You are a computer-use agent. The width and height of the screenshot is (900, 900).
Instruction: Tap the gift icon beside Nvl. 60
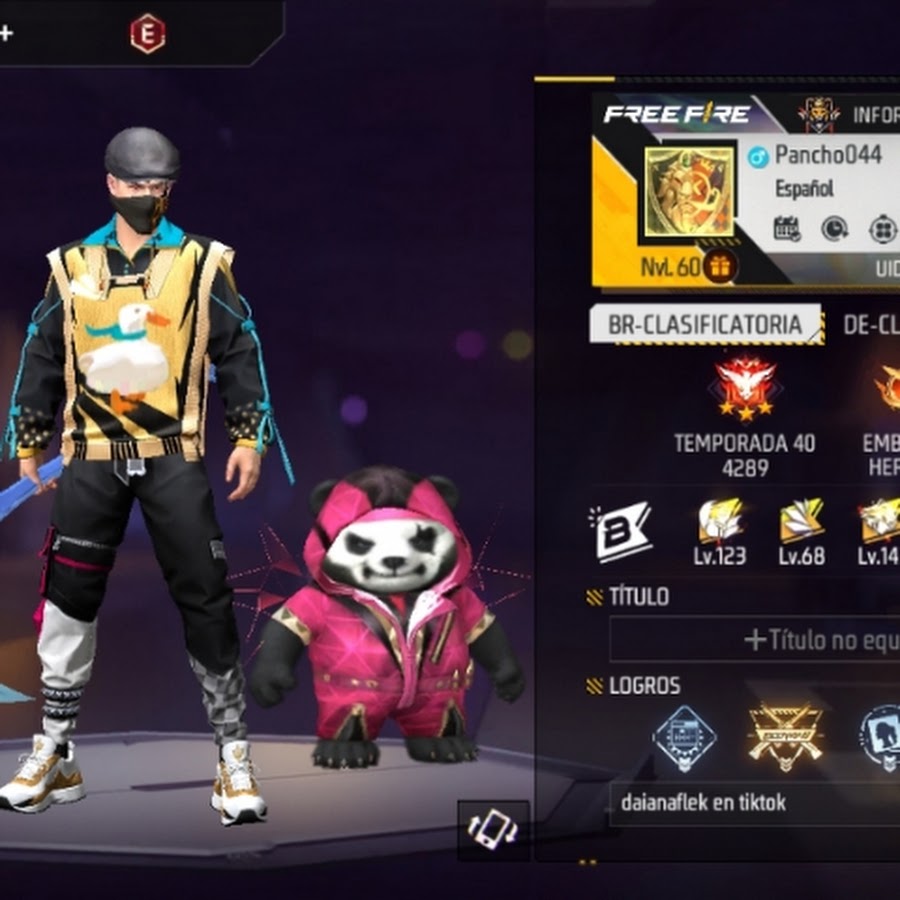pos(719,266)
